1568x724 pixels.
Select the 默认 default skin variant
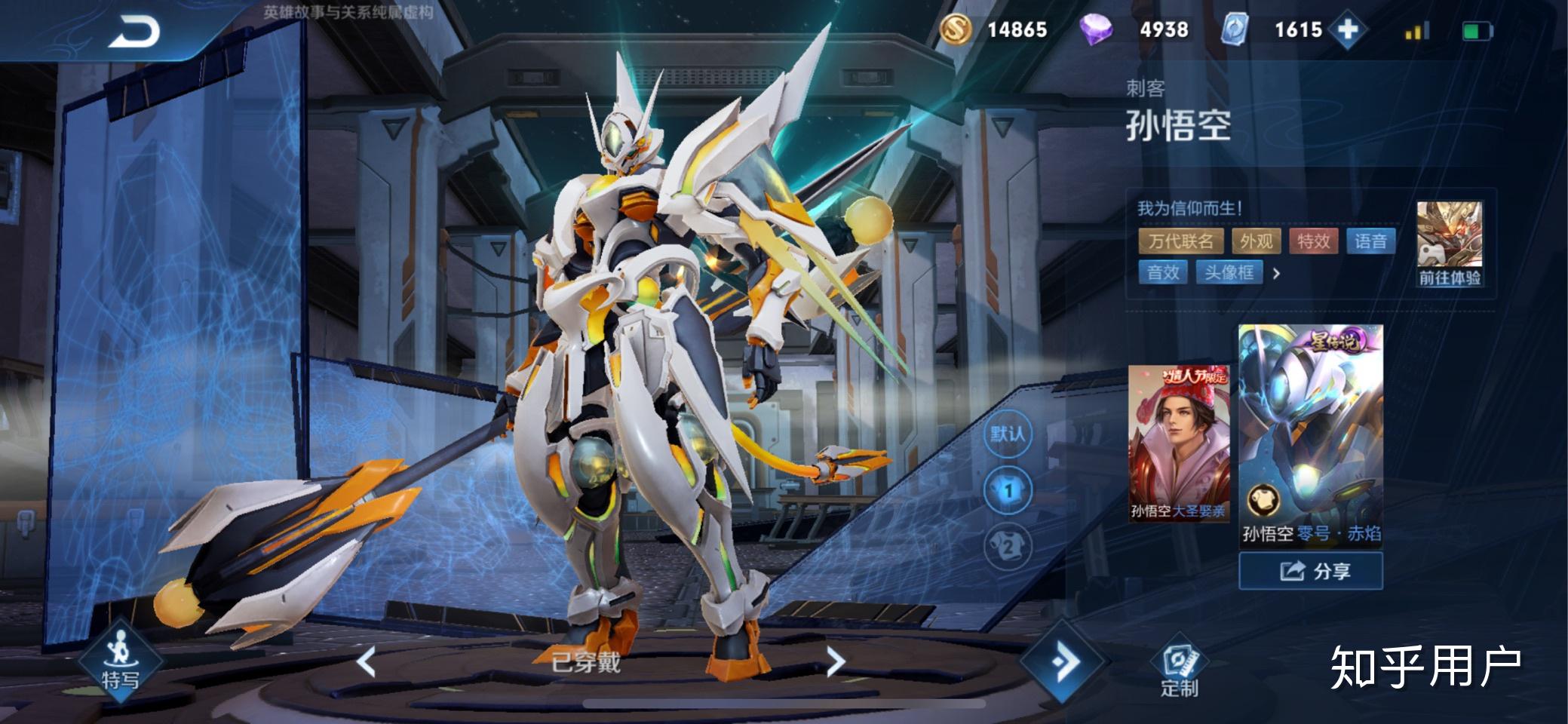pyautogui.click(x=1008, y=434)
